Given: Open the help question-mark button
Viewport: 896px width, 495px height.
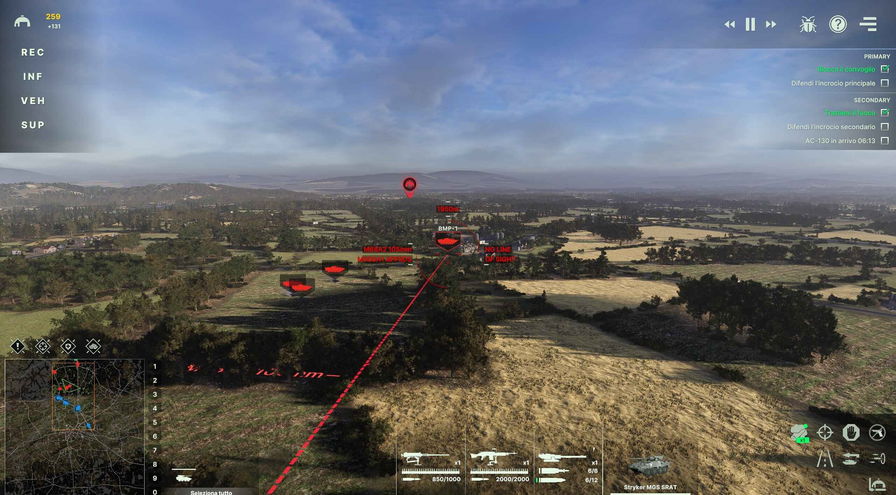Looking at the screenshot, I should (838, 24).
